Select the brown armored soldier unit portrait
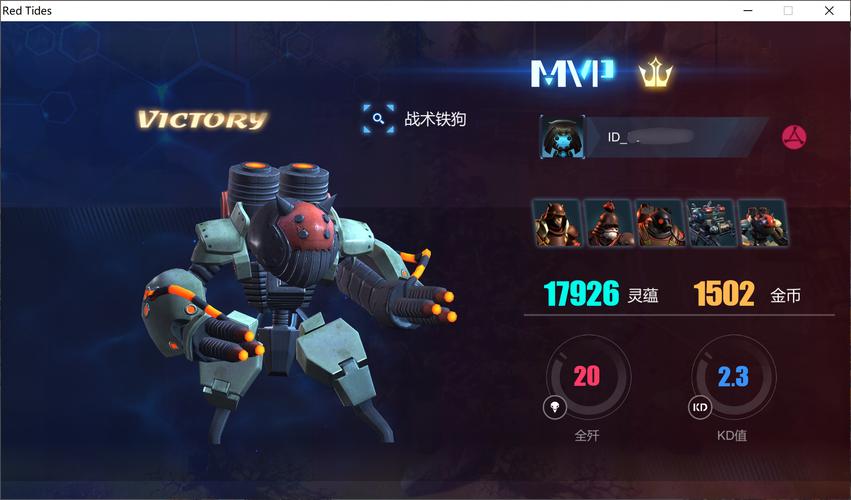 (557, 223)
